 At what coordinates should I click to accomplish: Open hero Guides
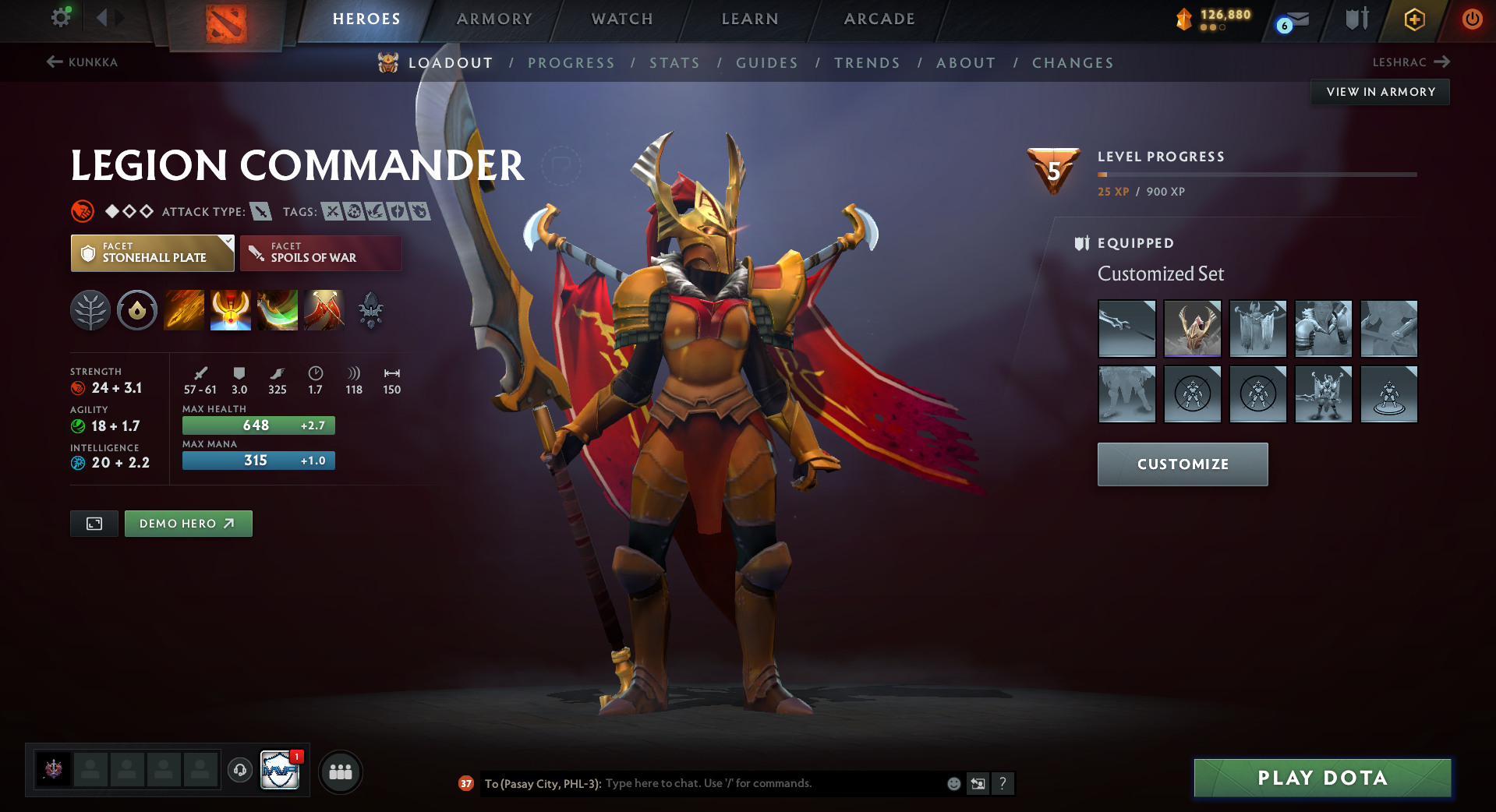(x=767, y=63)
